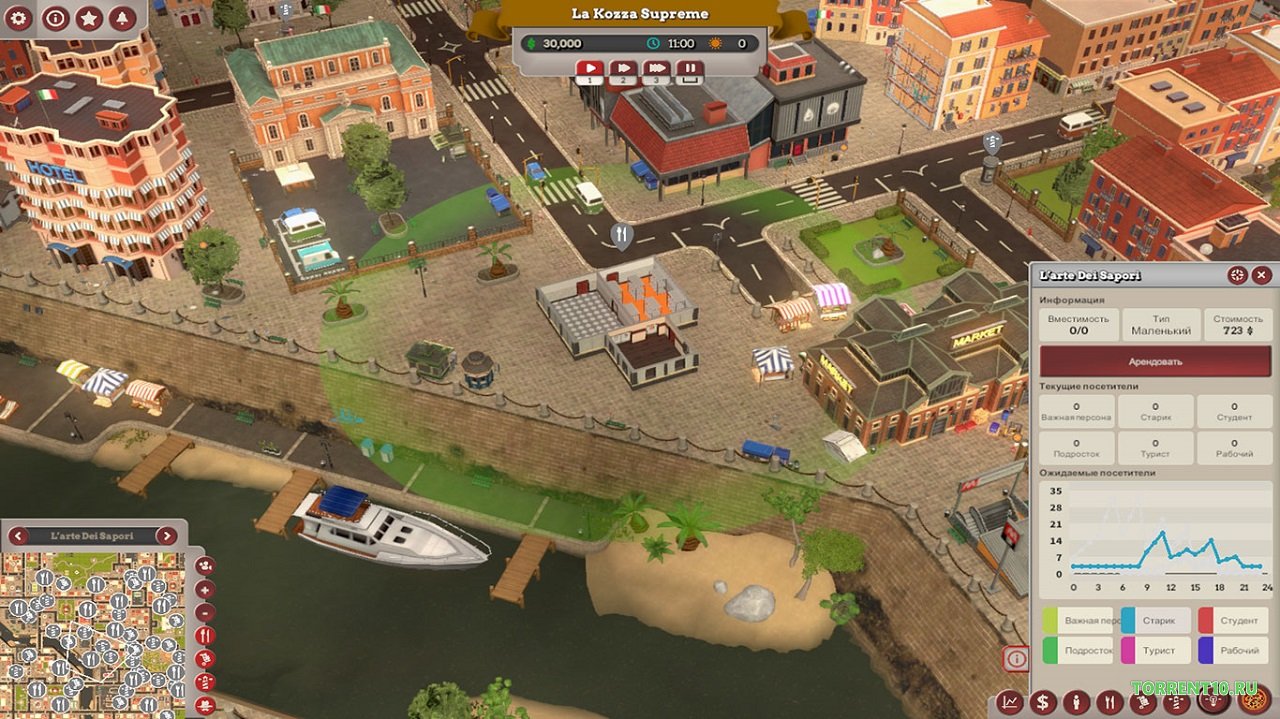This screenshot has width=1280, height=719.
Task: Open the bell notifications icon
Action: [x=123, y=18]
